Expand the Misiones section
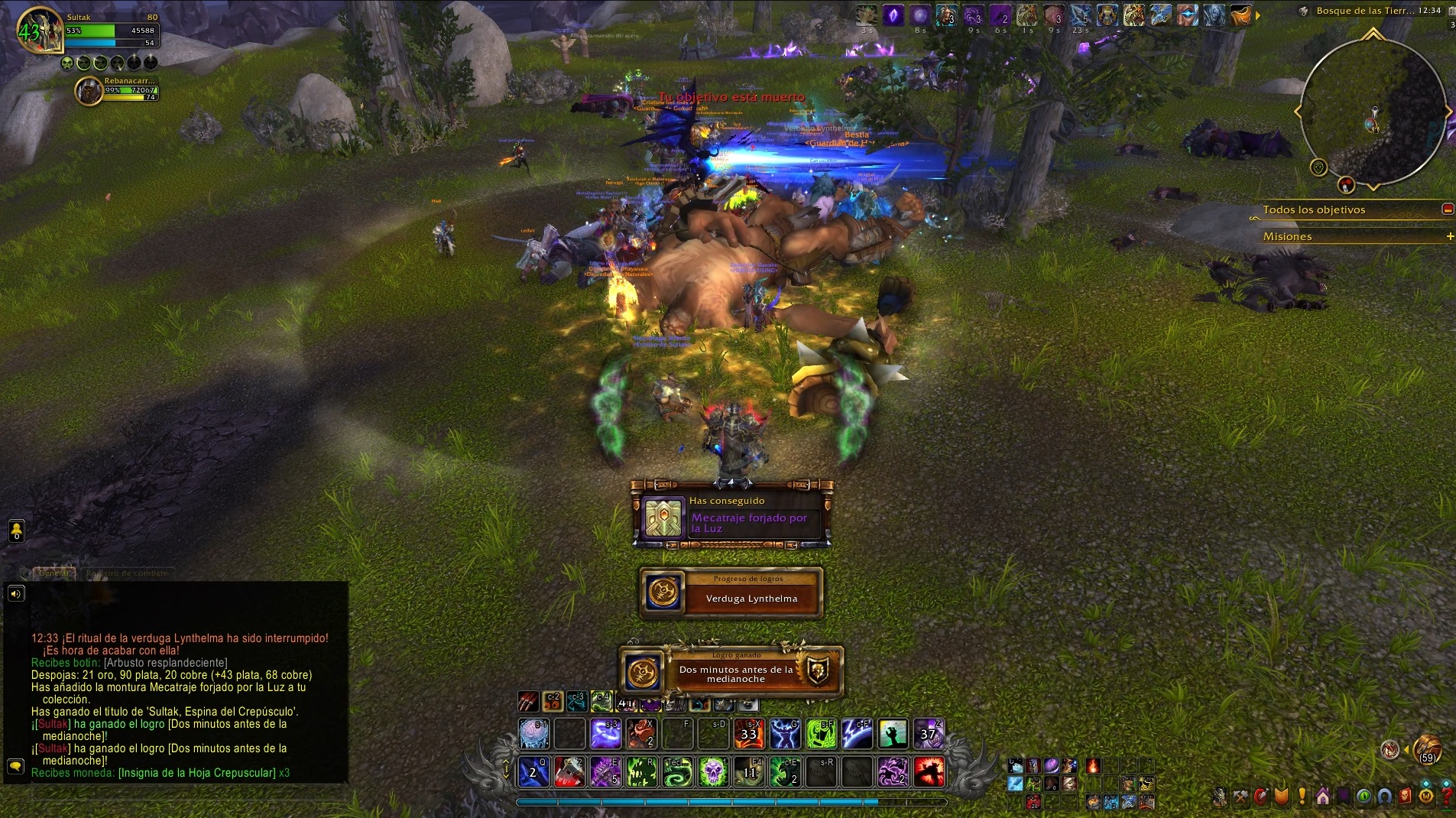This screenshot has height=818, width=1456. [x=1449, y=237]
